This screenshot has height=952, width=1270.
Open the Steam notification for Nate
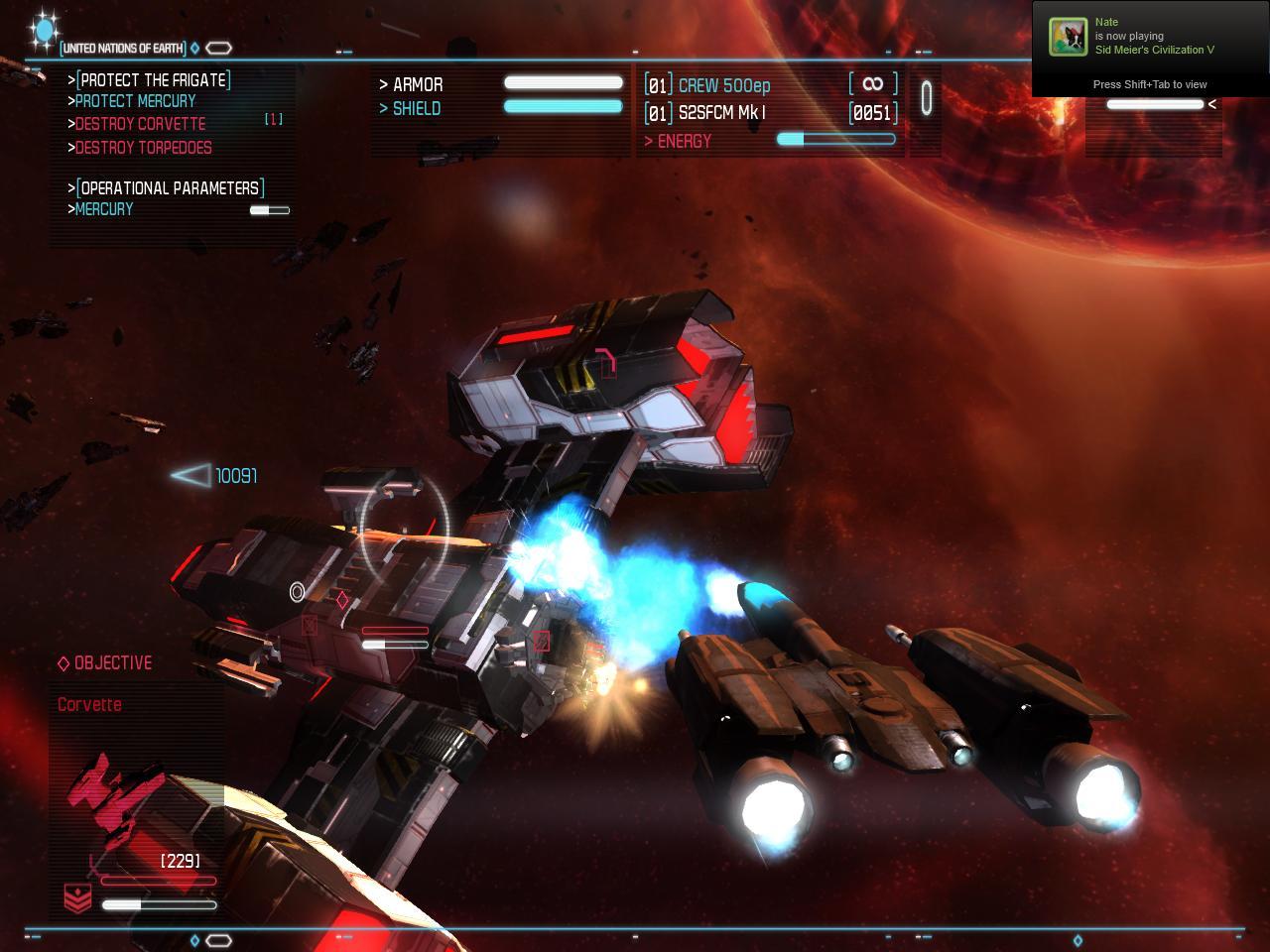(1150, 50)
